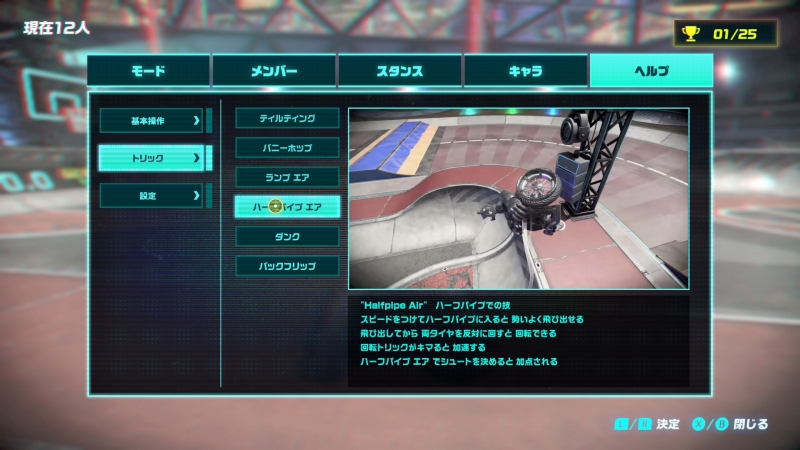Screen dimensions: 800x450
Task: View the ランプ エア trick help
Action: [287, 177]
